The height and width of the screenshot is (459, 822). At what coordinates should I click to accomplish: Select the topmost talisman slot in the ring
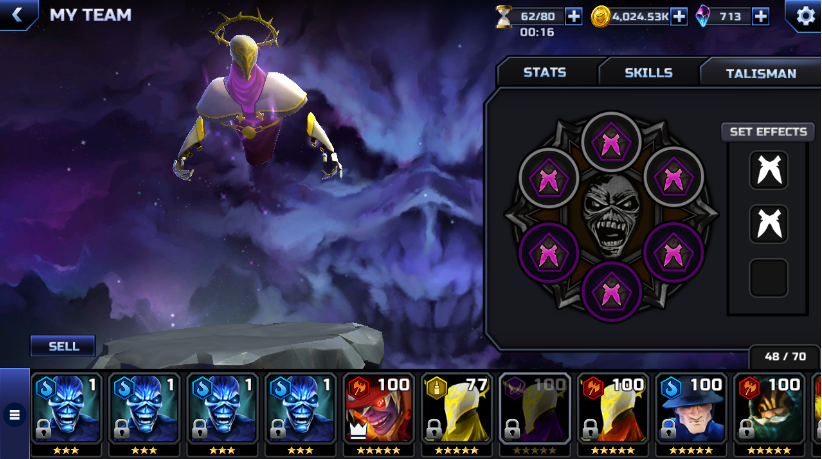pyautogui.click(x=609, y=141)
